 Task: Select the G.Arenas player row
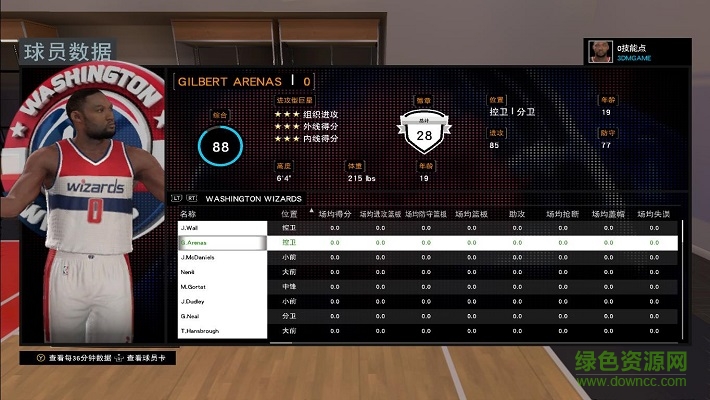click(220, 242)
